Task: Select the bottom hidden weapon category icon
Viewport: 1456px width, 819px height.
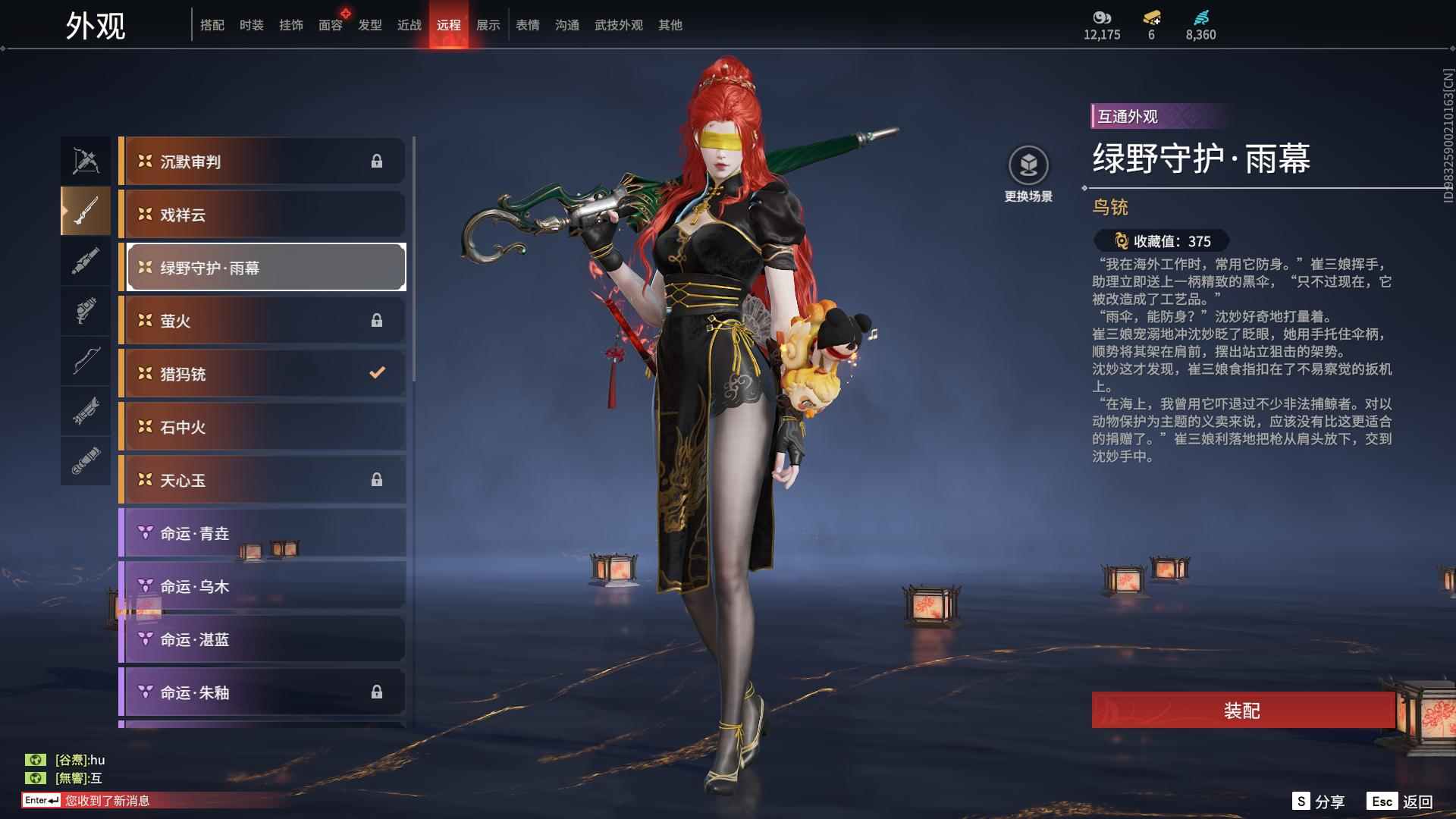Action: click(85, 457)
